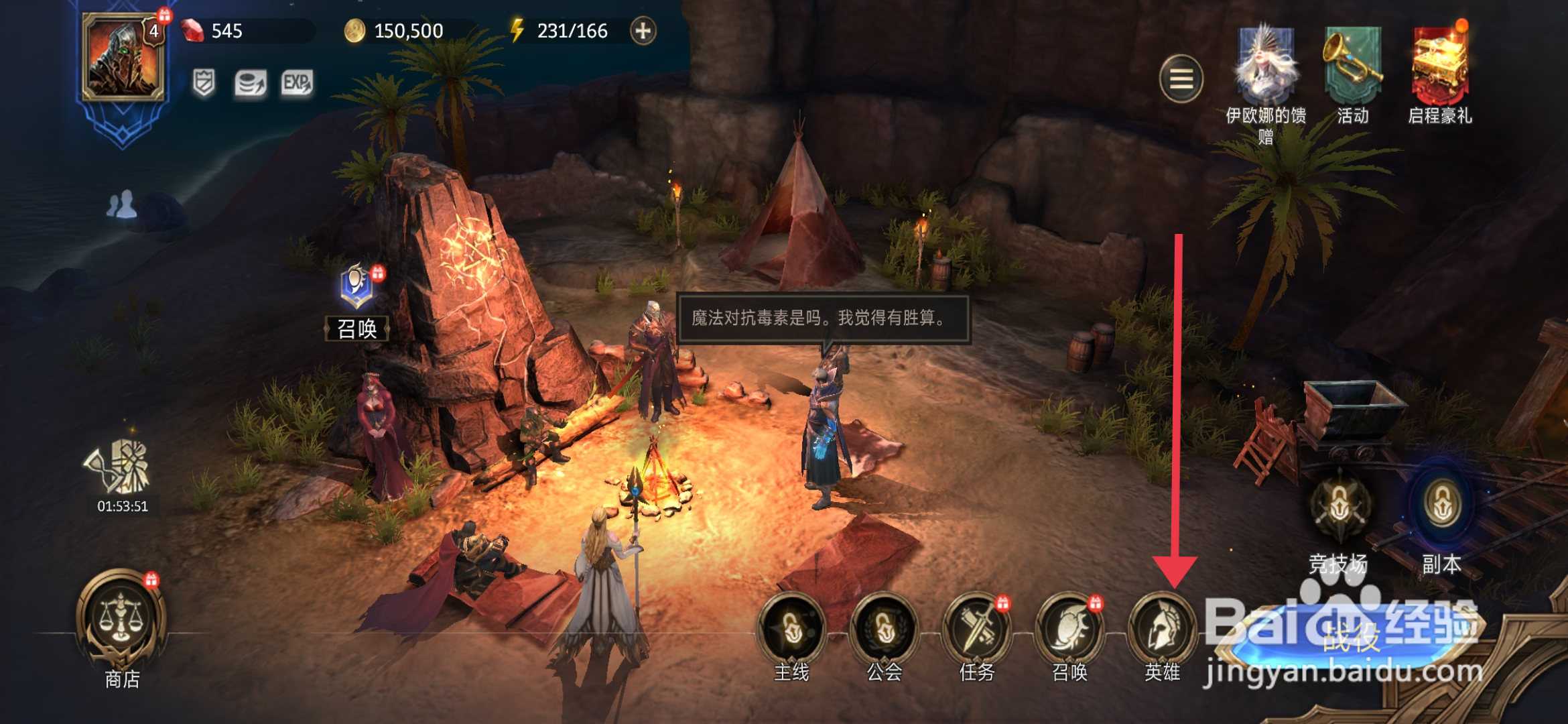This screenshot has width=1568, height=724.
Task: Tap the shield buff icon
Action: pyautogui.click(x=204, y=84)
